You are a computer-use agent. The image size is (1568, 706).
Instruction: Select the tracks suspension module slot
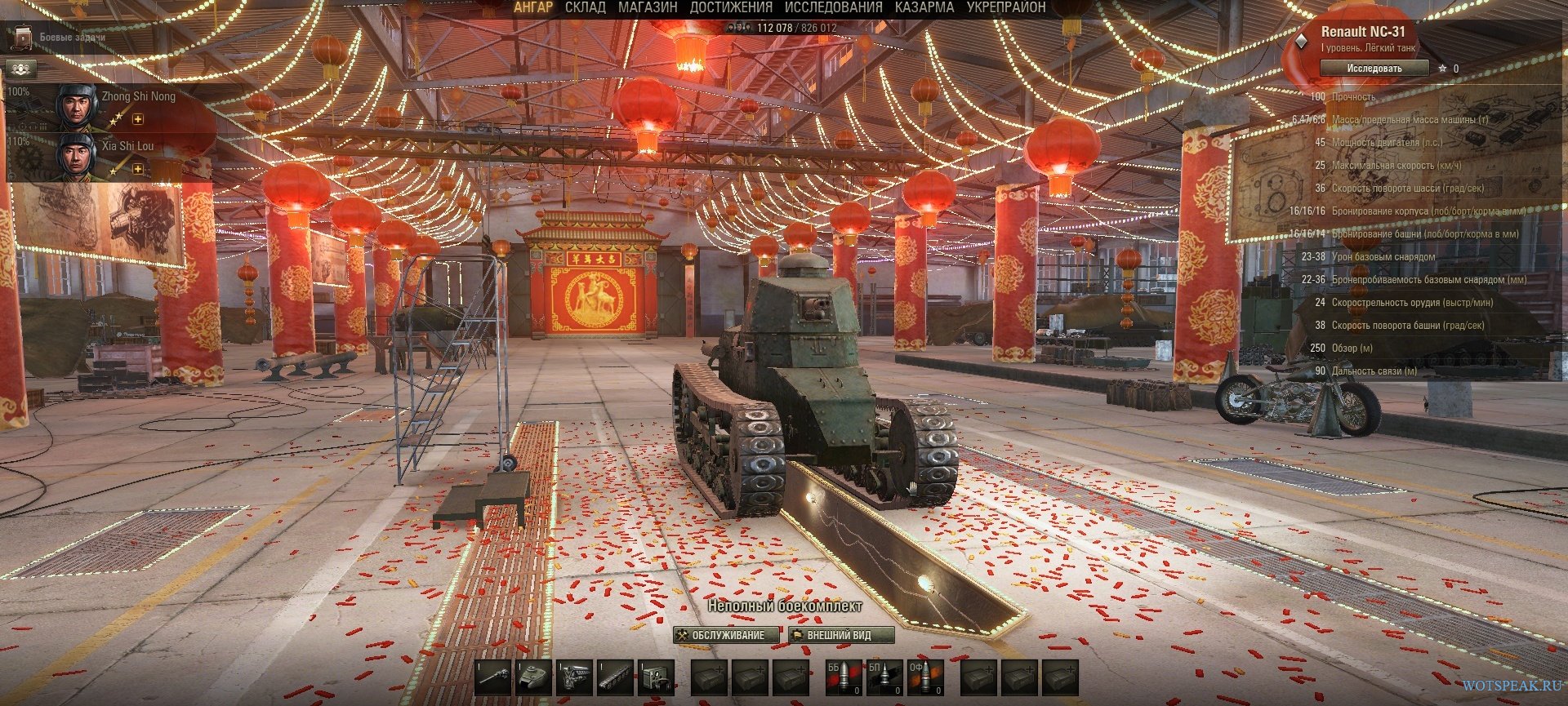click(x=616, y=677)
